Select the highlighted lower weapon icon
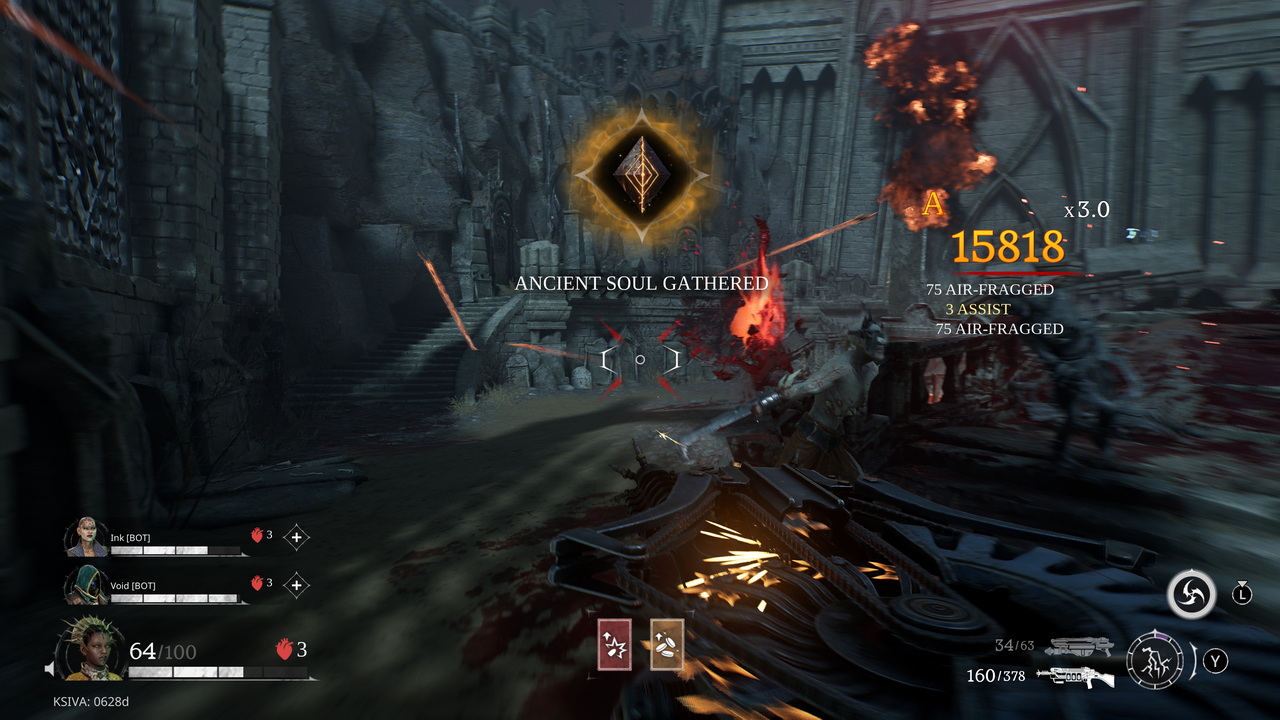The width and height of the screenshot is (1280, 720). click(x=1075, y=677)
